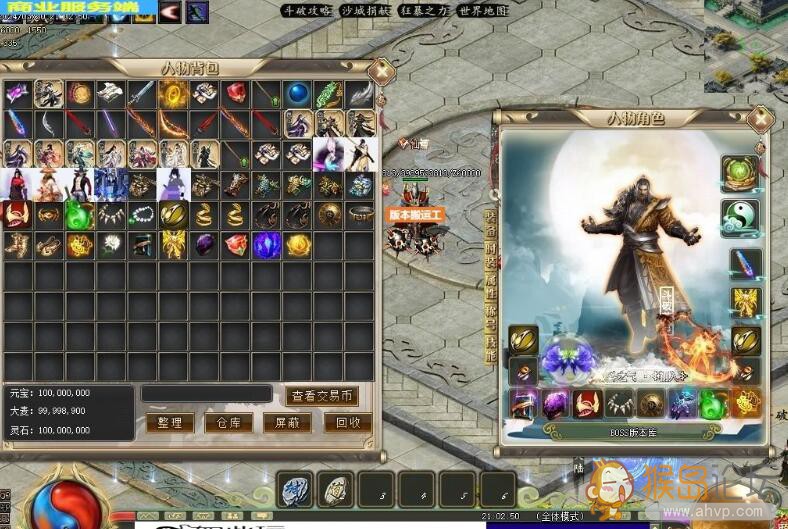
Task: Select the white pearl bracelet item
Action: (141, 215)
